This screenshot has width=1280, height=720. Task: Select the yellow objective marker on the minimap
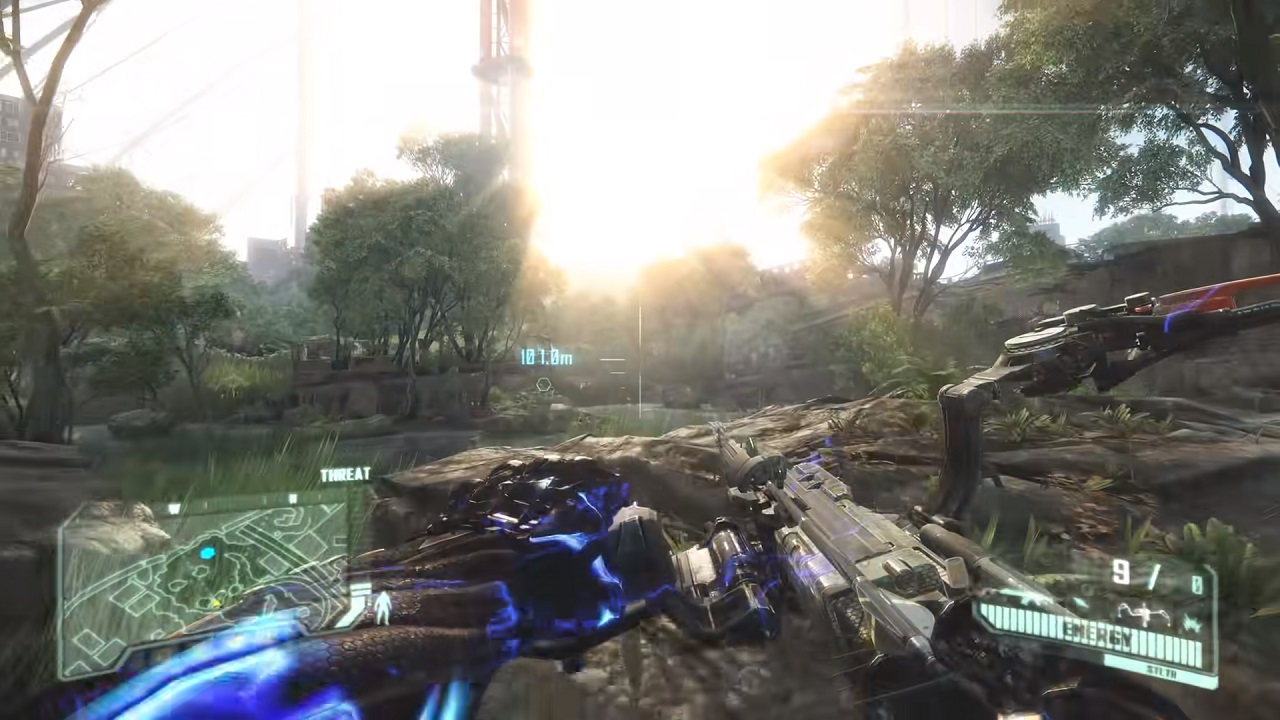tap(217, 602)
